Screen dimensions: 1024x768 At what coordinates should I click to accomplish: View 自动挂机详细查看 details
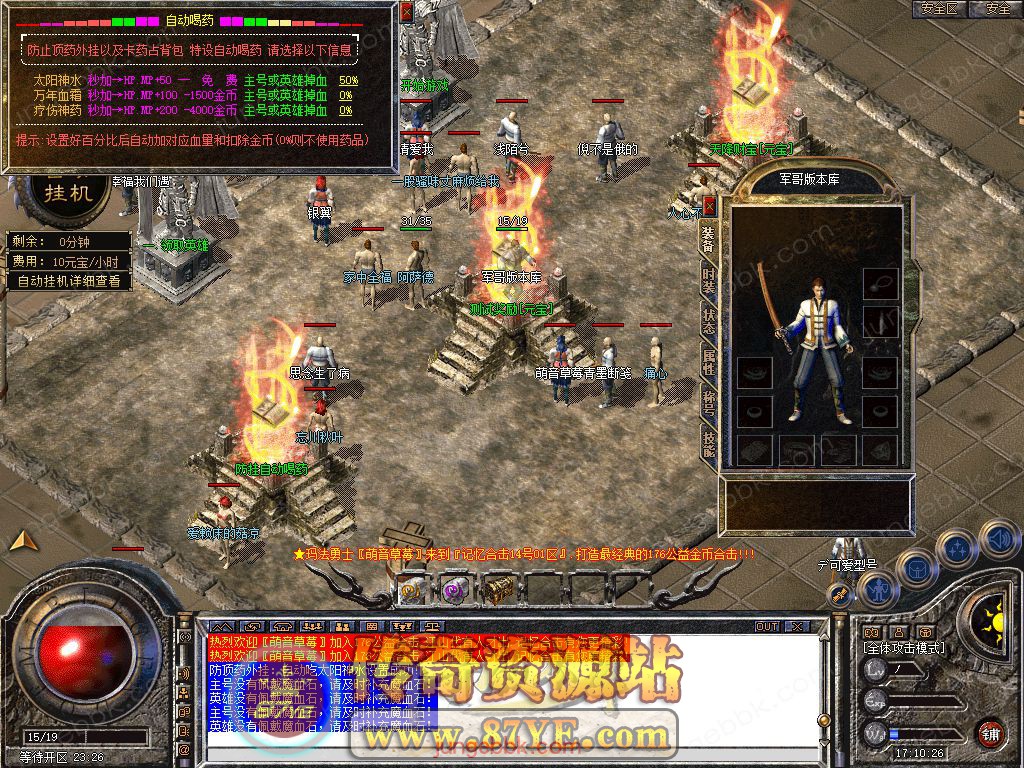[69, 281]
